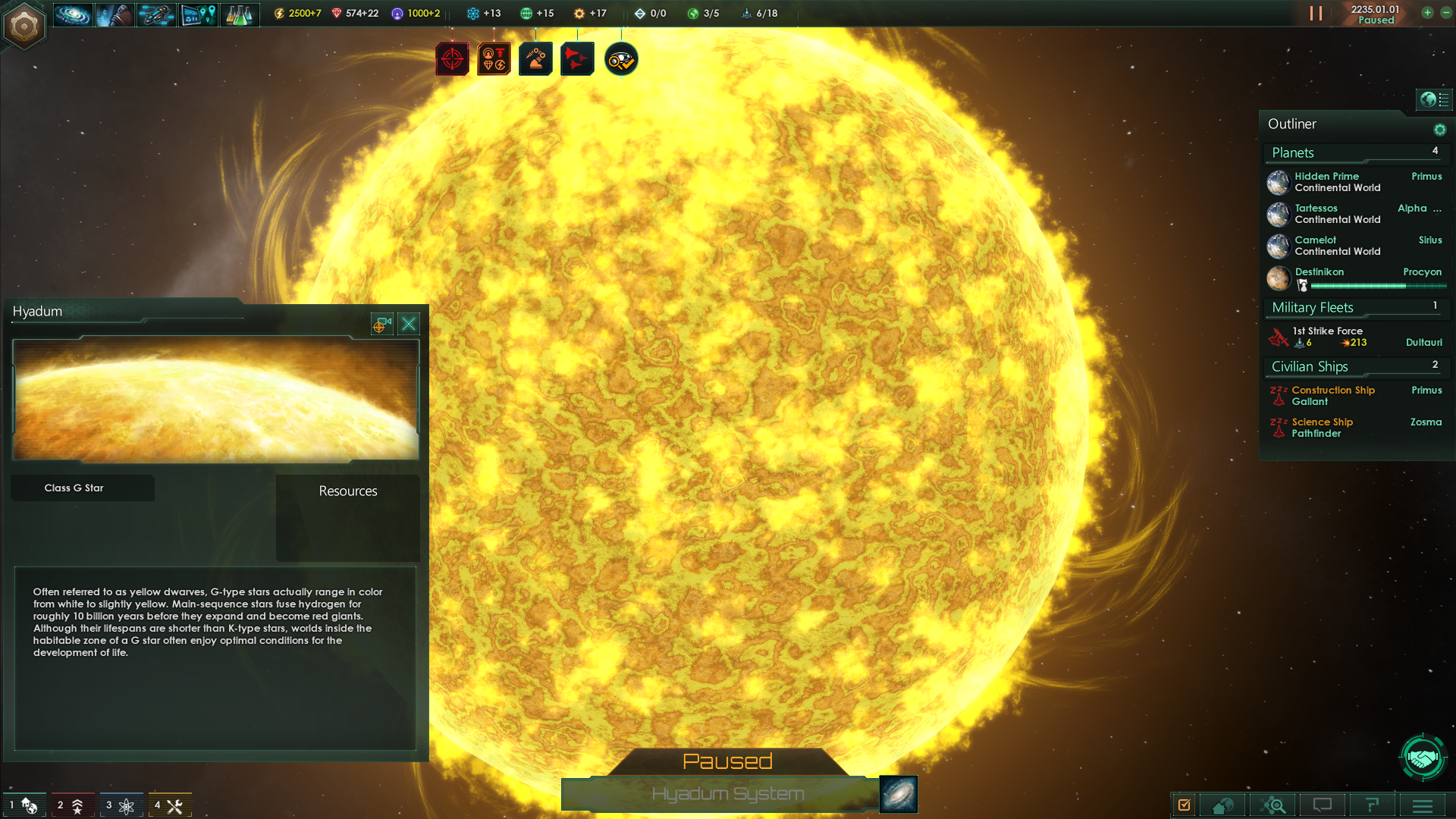Image resolution: width=1456 pixels, height=819 pixels.
Task: Toggle the game pause button
Action: pyautogui.click(x=1316, y=14)
